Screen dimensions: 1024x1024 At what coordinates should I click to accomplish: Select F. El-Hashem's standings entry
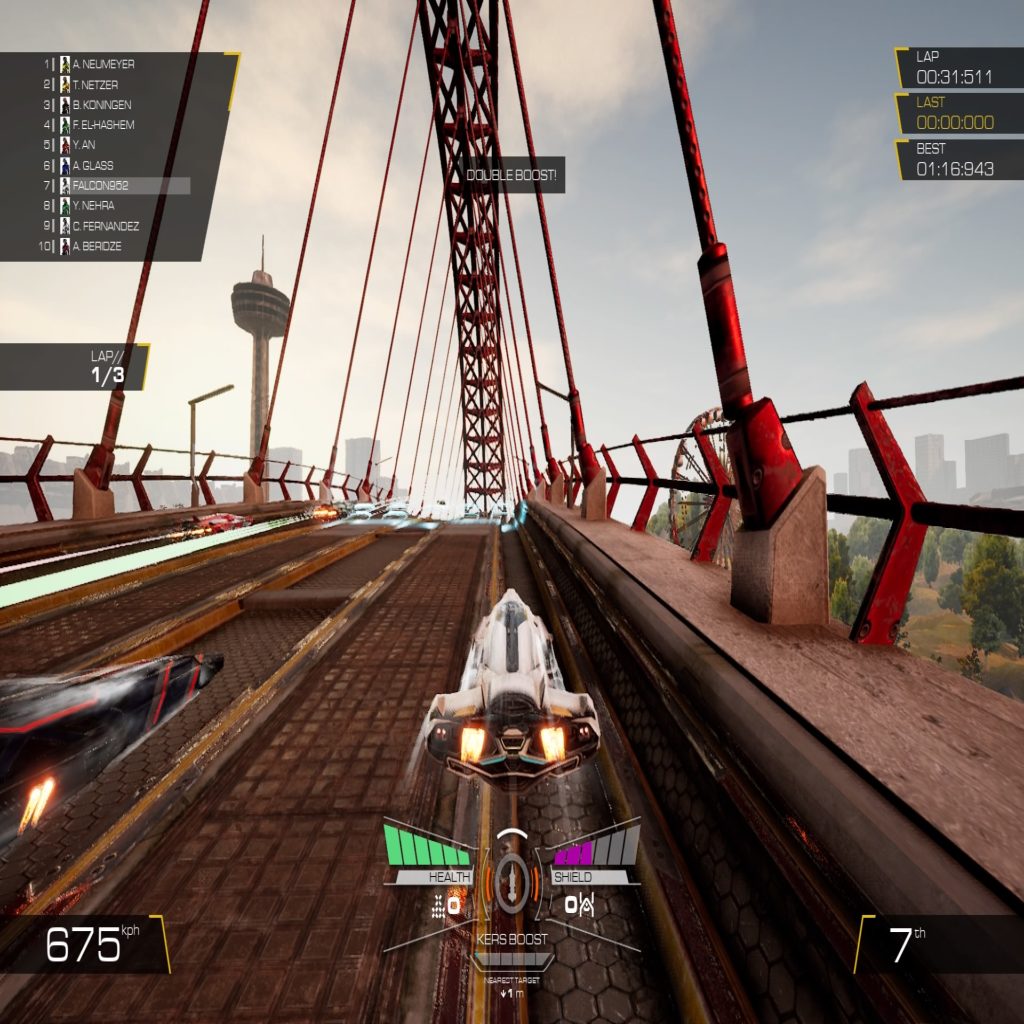103,125
